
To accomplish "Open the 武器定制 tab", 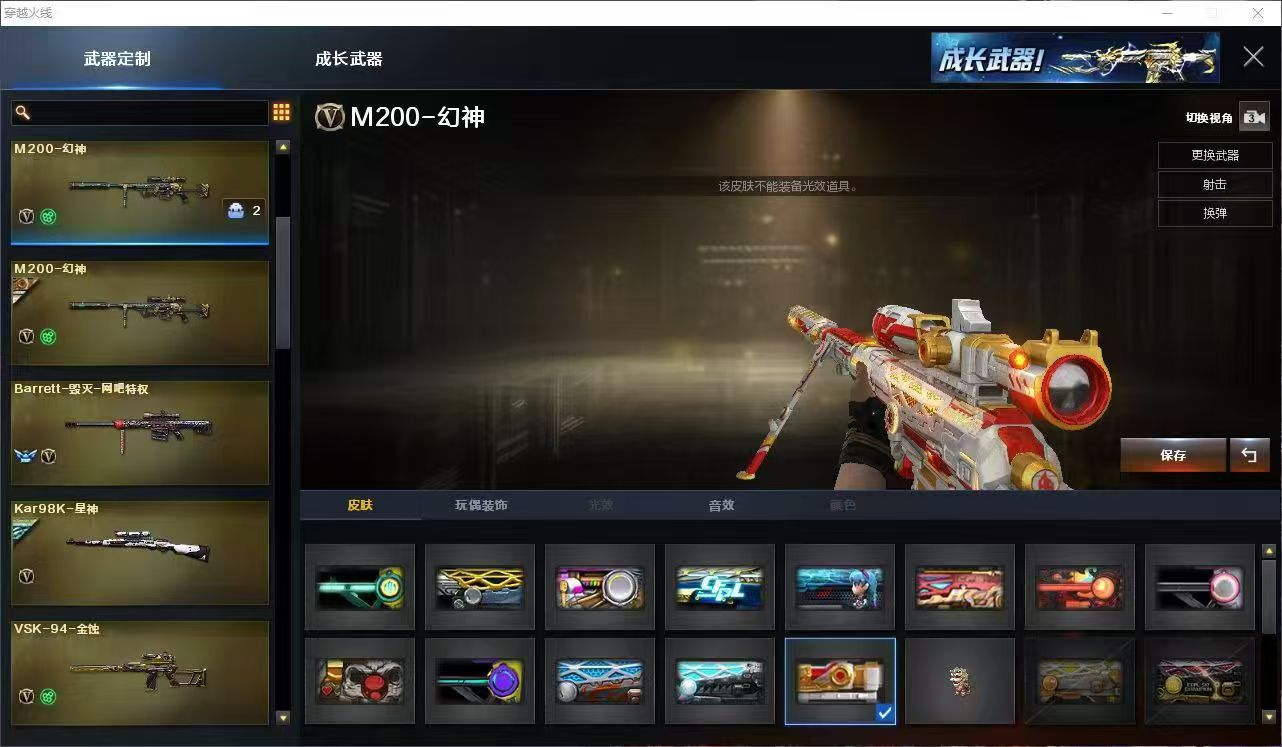I will (117, 59).
